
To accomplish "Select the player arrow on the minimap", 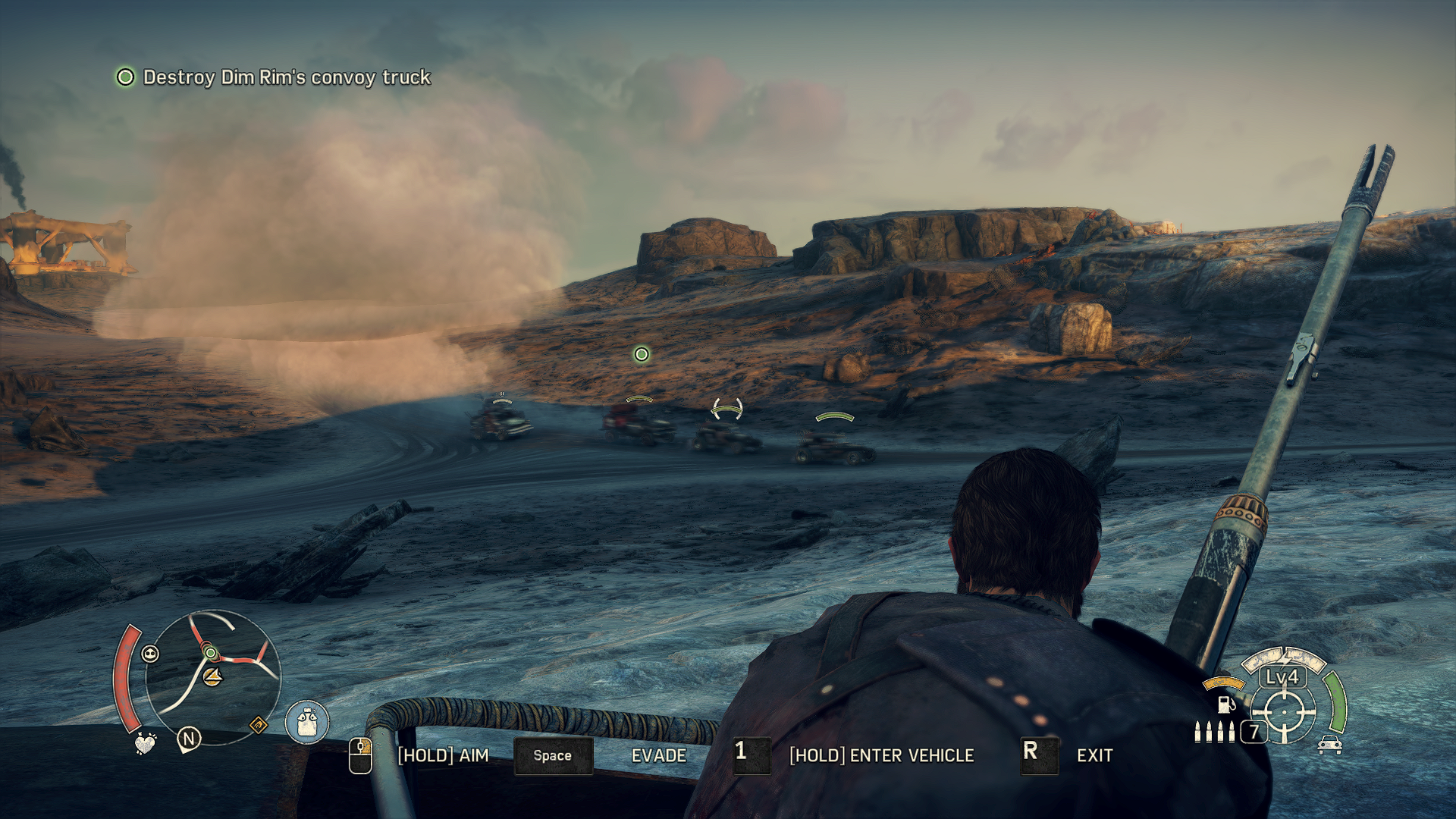I will (213, 676).
